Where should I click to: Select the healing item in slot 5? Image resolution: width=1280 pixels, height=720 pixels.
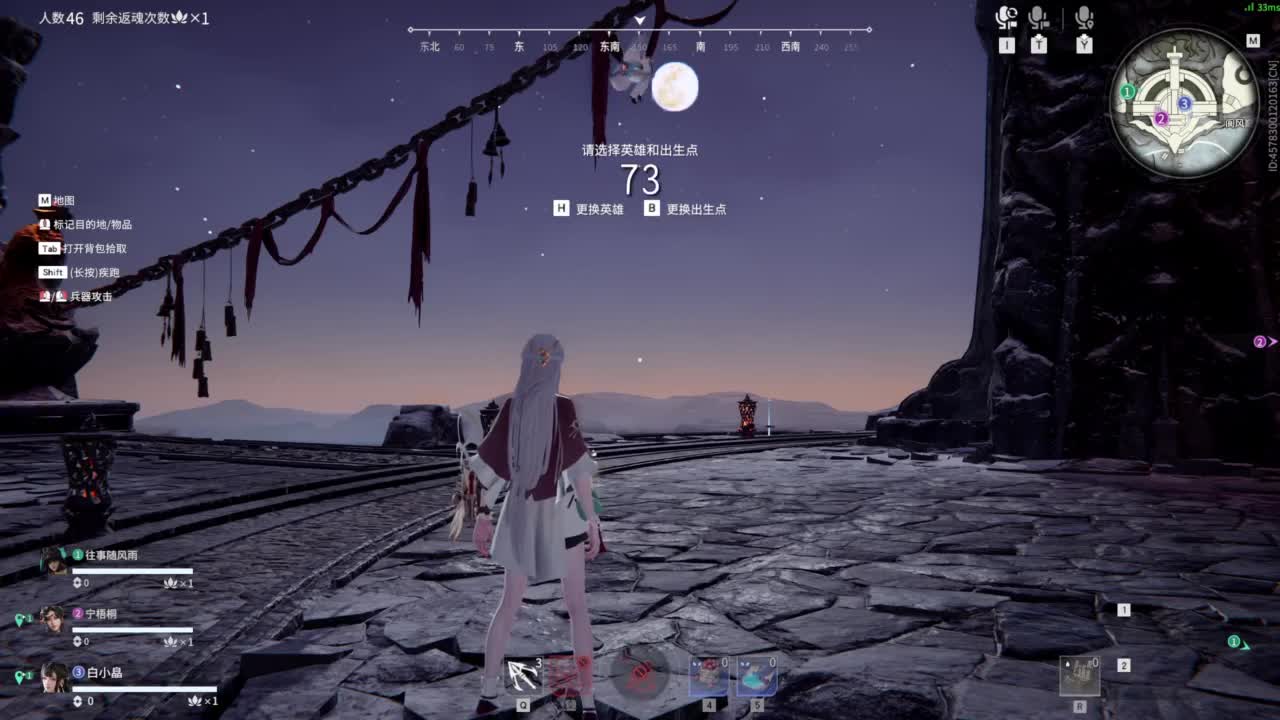click(x=757, y=675)
